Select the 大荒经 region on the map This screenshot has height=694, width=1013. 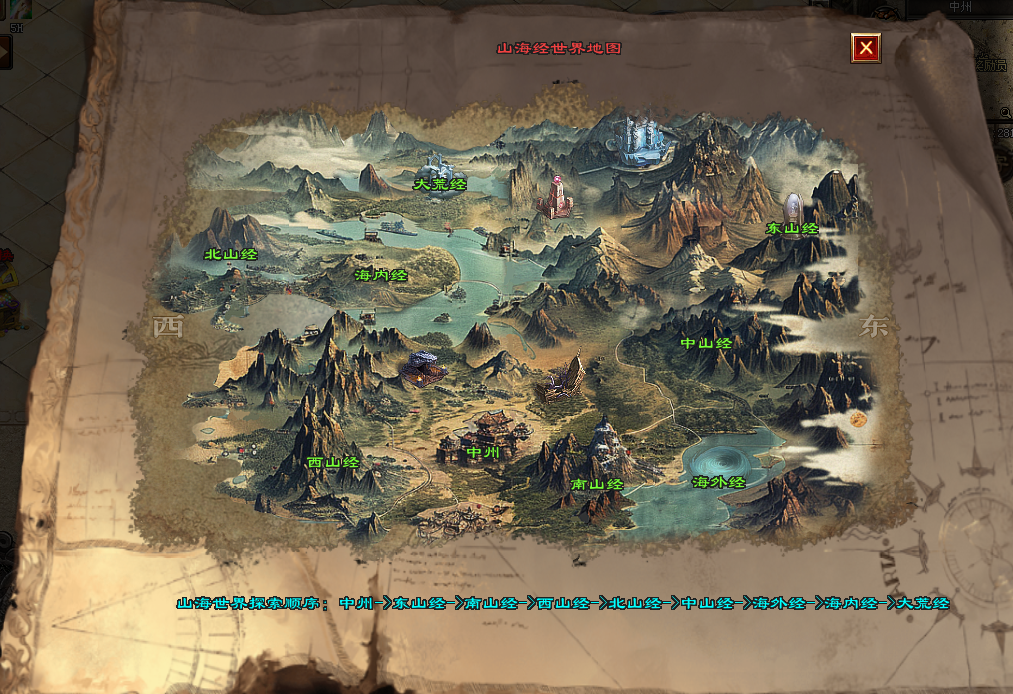tap(441, 184)
